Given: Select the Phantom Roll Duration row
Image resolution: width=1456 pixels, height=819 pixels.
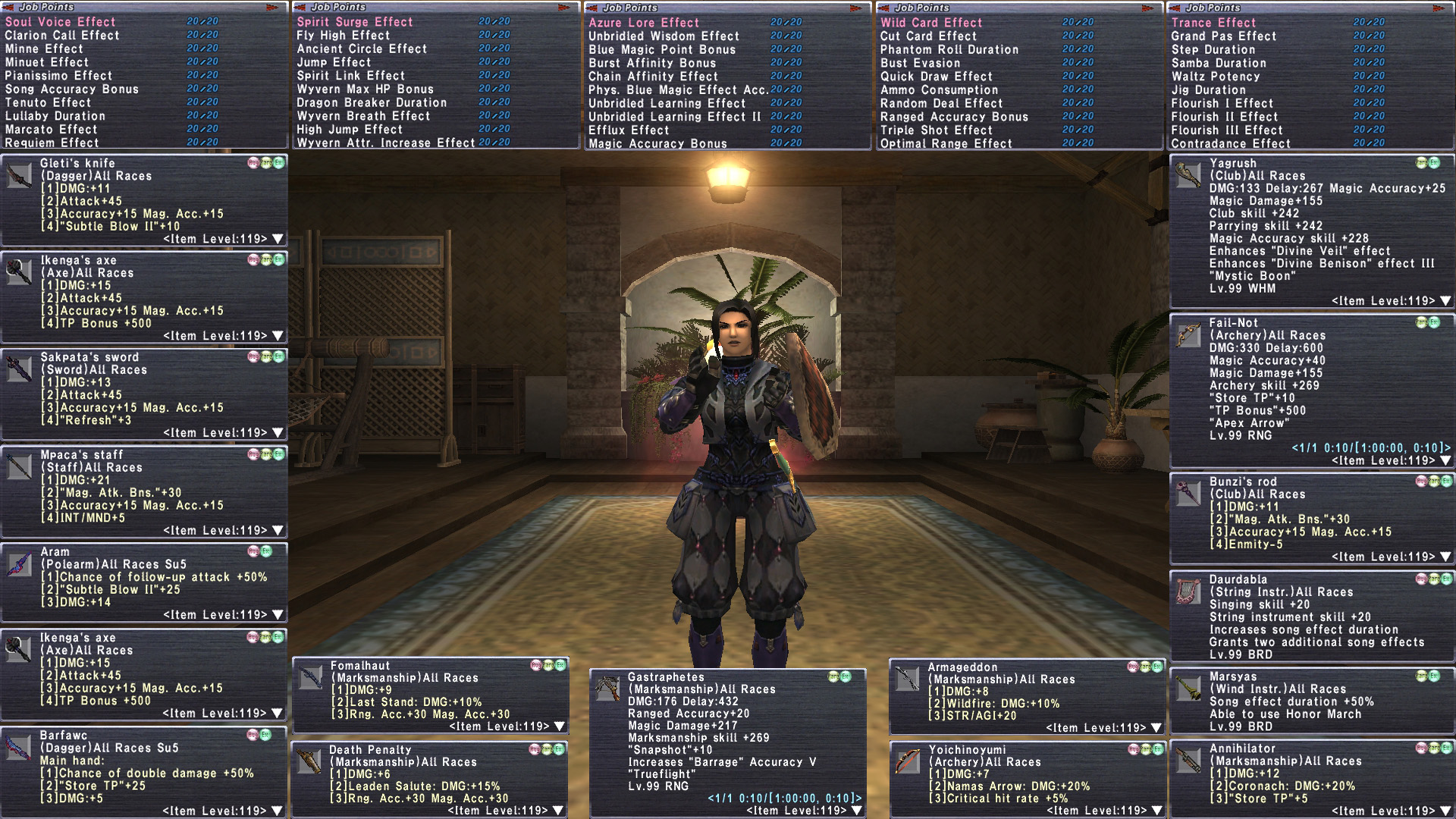Looking at the screenshot, I should [949, 49].
